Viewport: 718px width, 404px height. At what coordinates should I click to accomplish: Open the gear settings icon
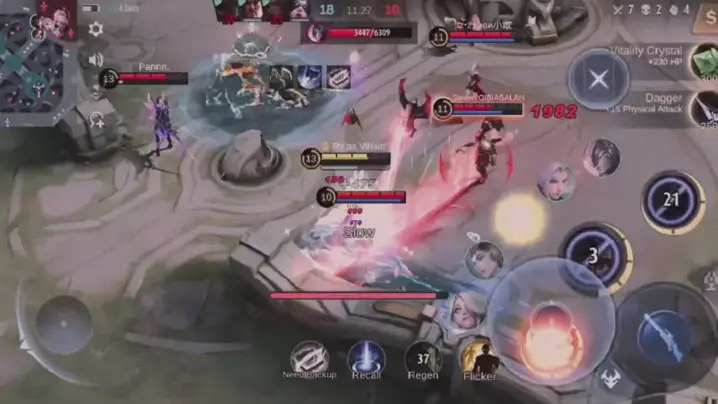[x=96, y=29]
